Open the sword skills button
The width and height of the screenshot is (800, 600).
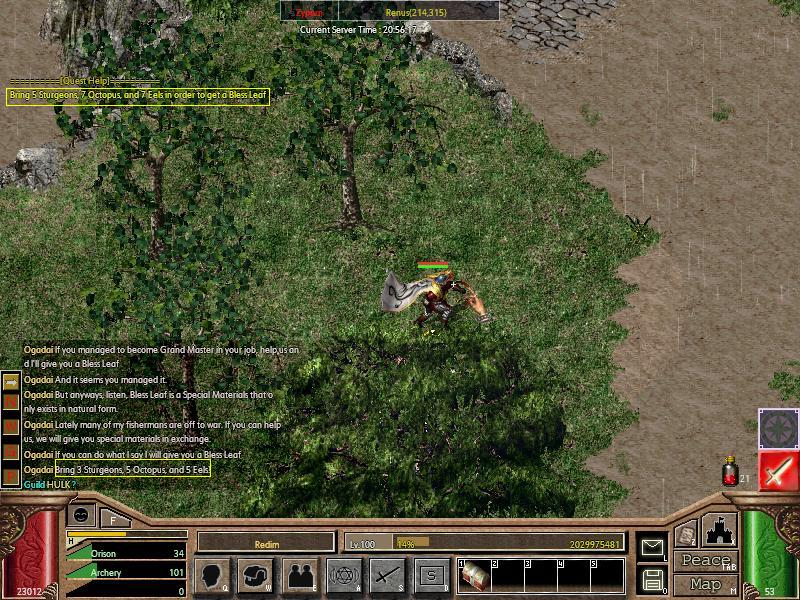click(x=387, y=575)
